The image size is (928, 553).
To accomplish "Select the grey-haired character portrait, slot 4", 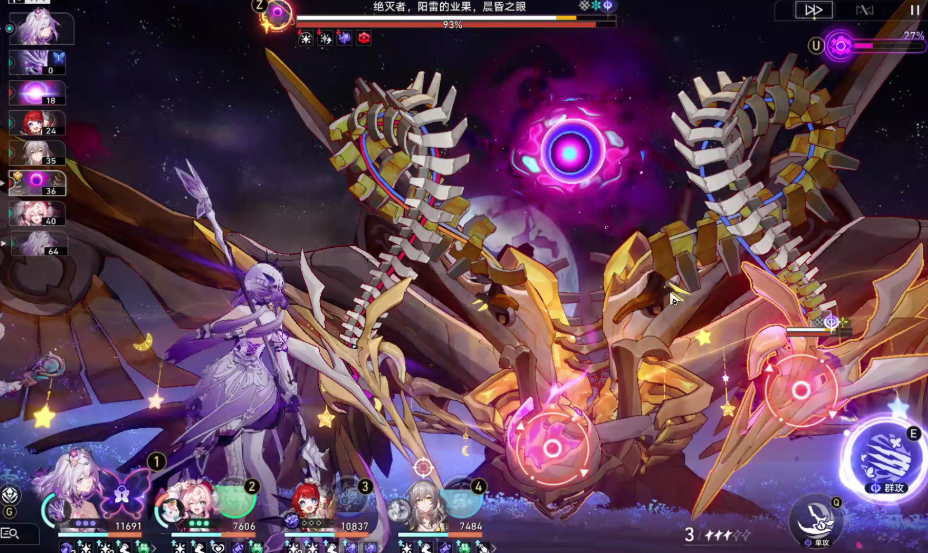I will (x=425, y=503).
